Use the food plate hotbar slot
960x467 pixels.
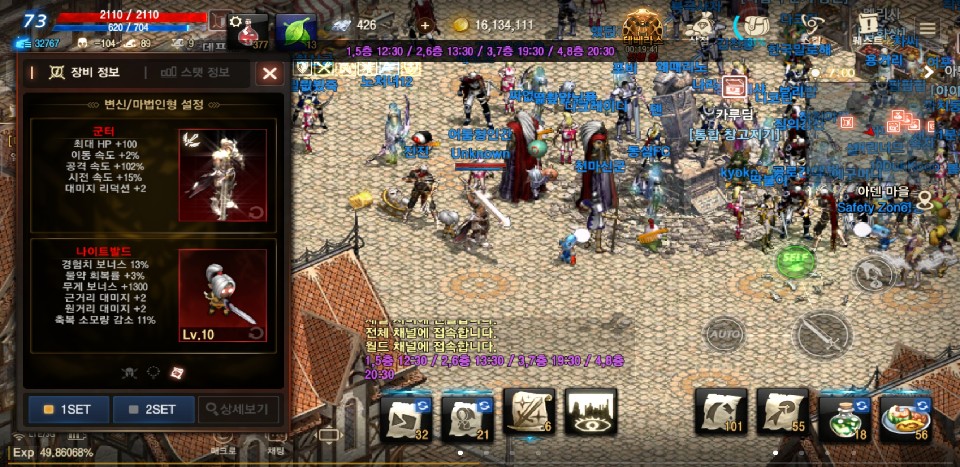point(905,414)
